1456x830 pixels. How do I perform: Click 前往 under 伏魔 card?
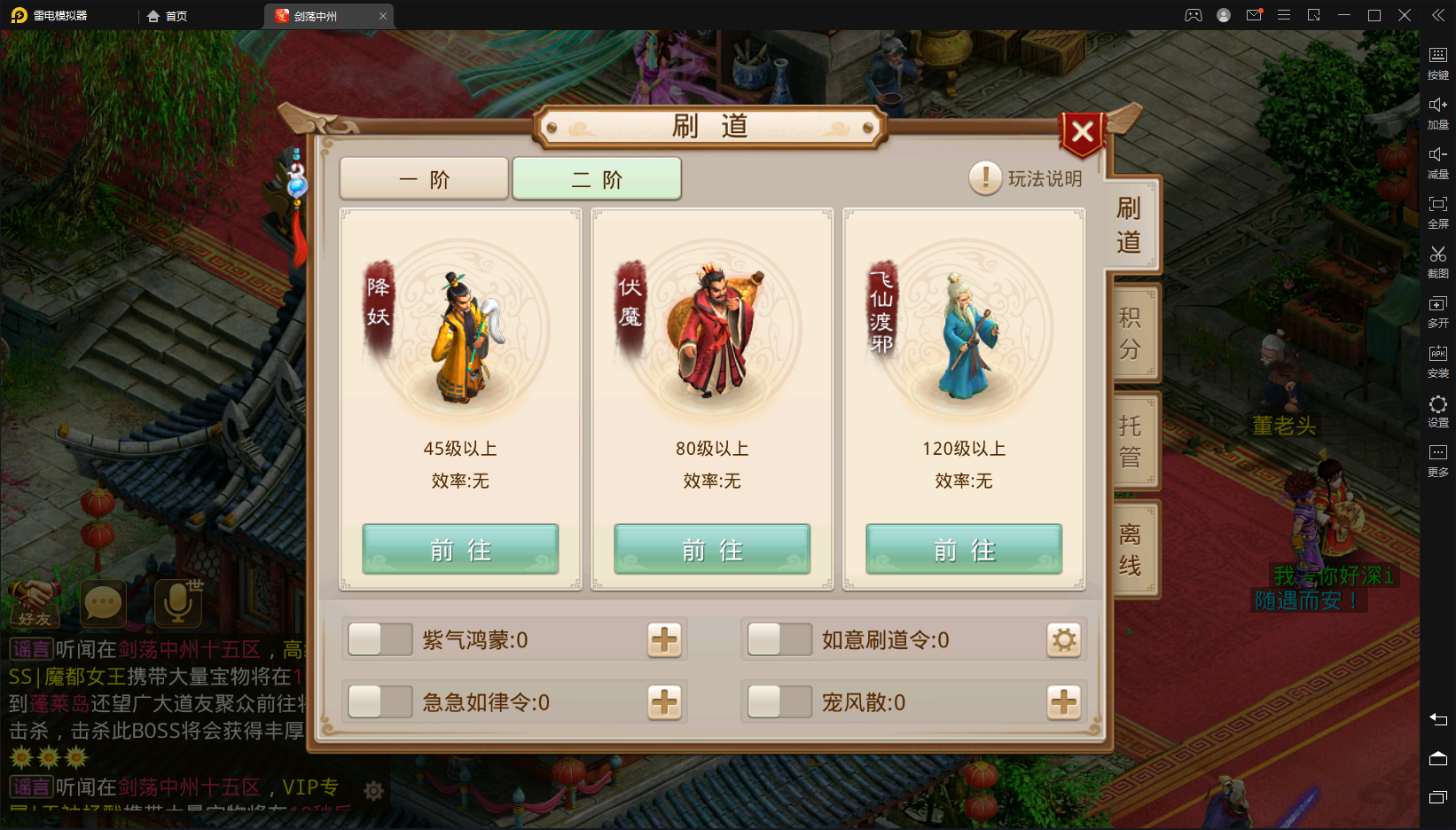point(712,550)
